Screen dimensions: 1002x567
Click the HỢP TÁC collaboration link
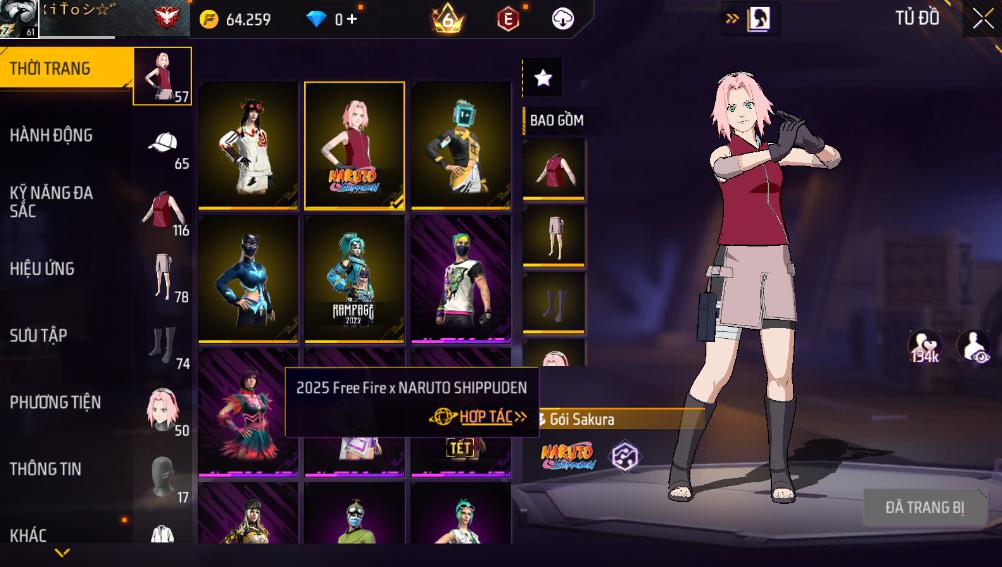486,417
